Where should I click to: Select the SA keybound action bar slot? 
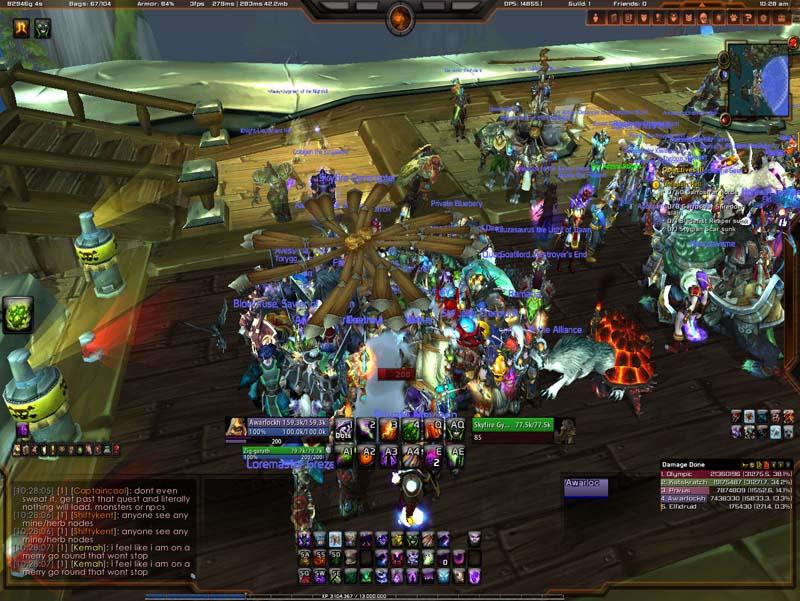[x=303, y=557]
